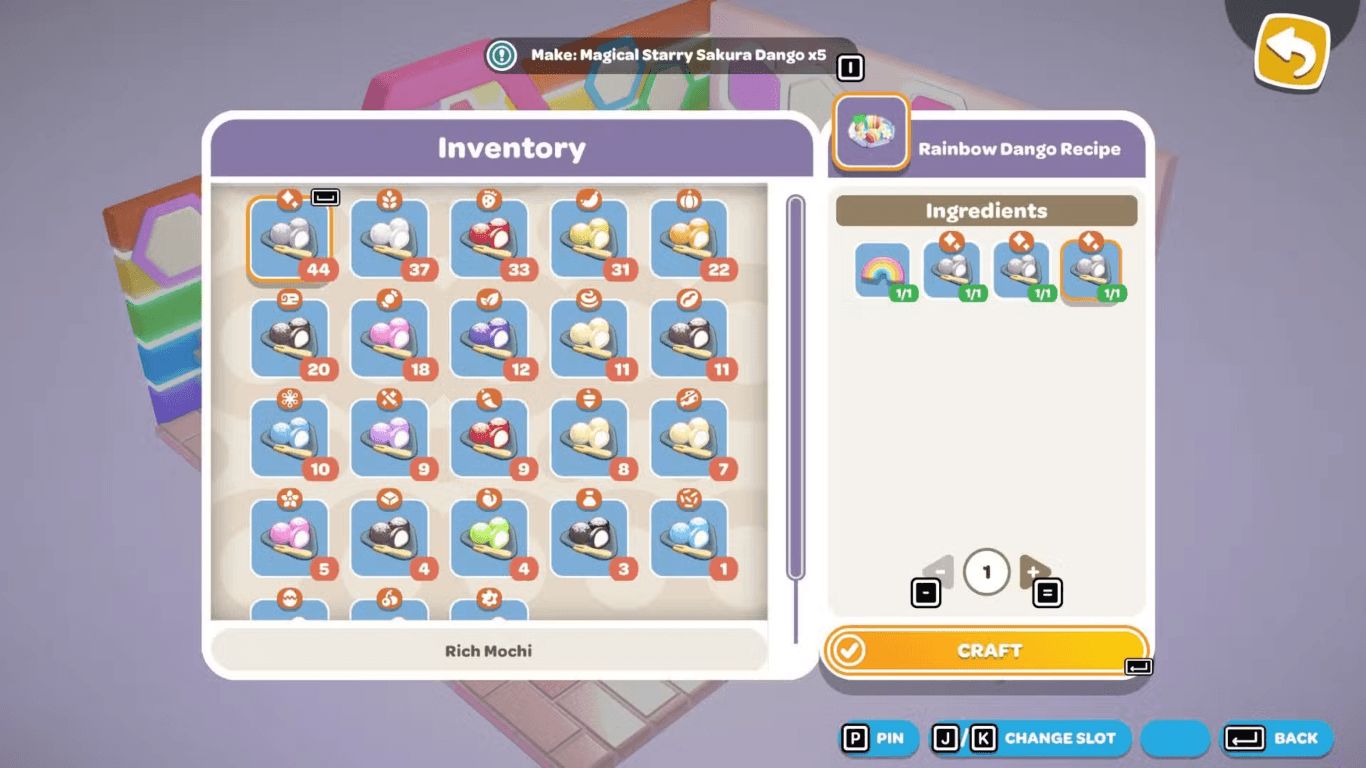Choose the pink mochi with 18 count
Viewport: 1366px width, 768px height.
pyautogui.click(x=390, y=339)
